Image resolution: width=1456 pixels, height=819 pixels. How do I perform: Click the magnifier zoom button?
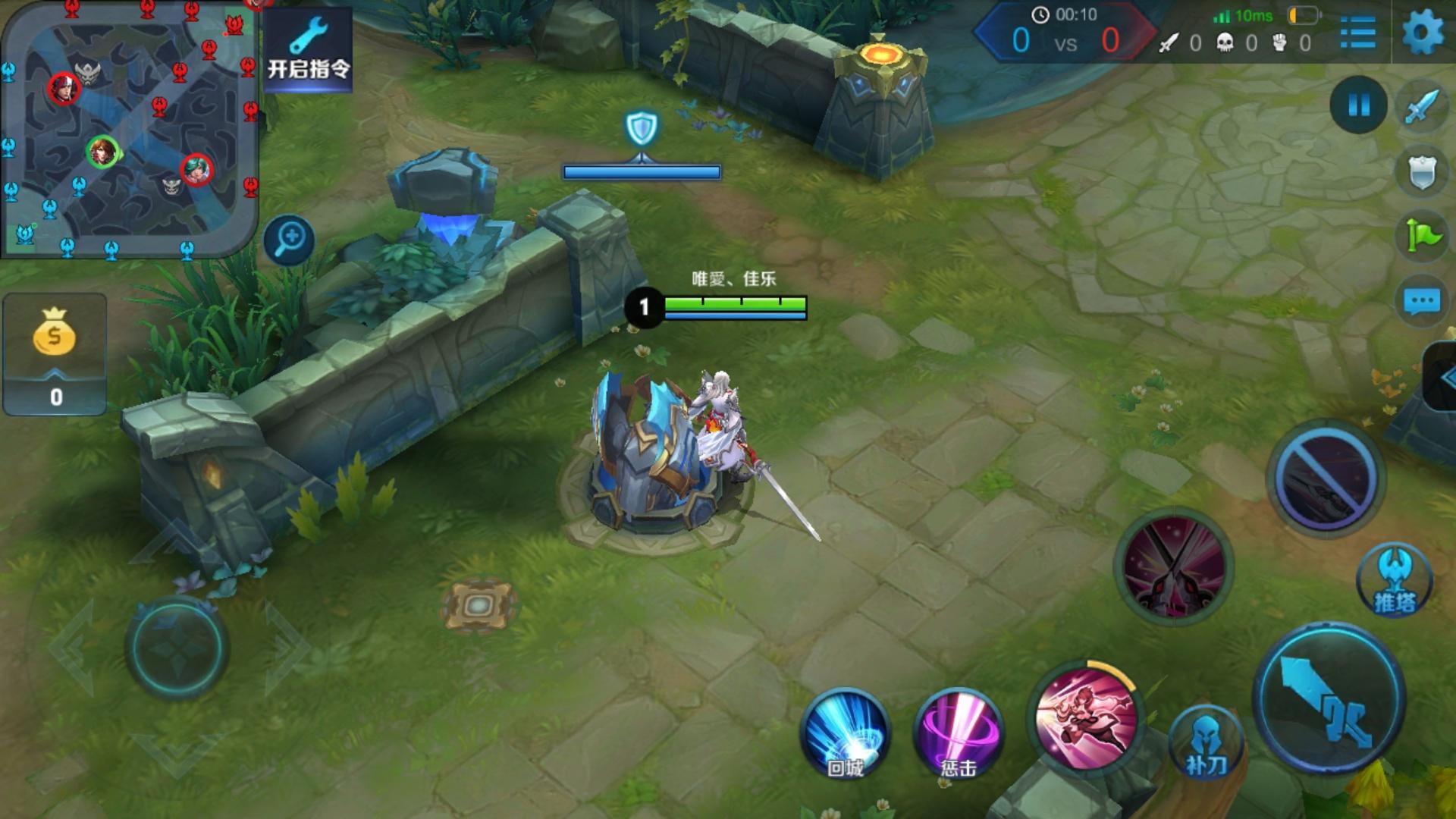(290, 241)
